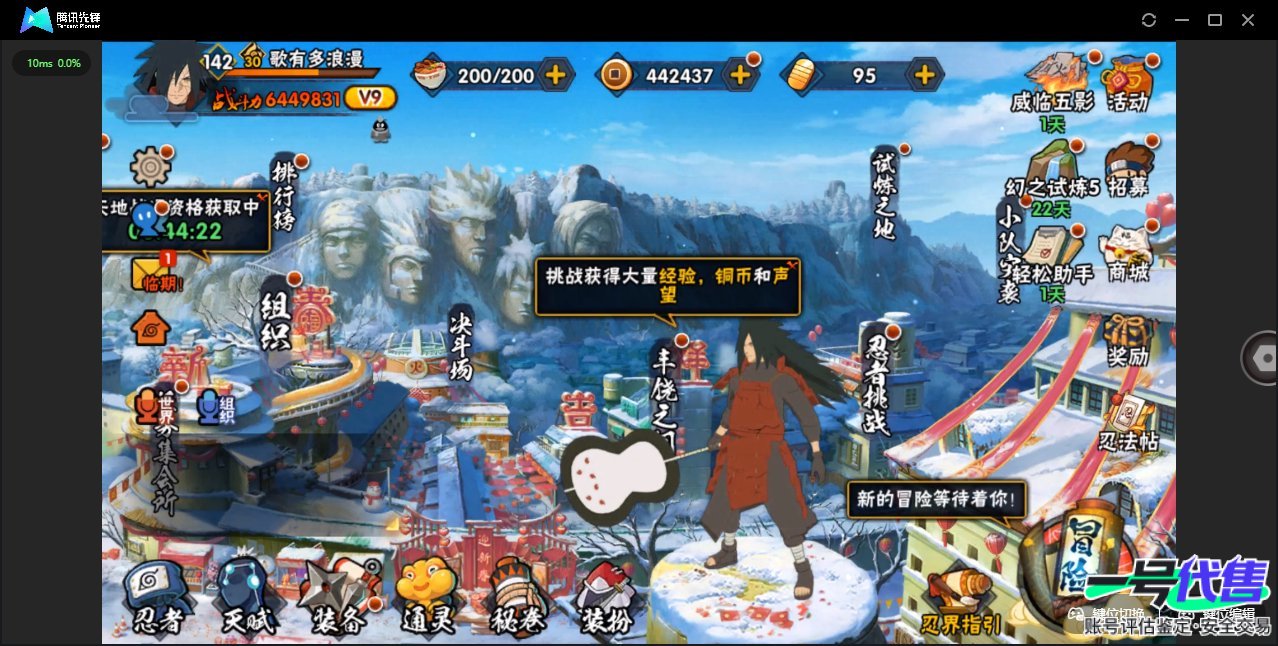The height and width of the screenshot is (646, 1278).
Task: Add copper coins using the plus button
Action: (740, 75)
